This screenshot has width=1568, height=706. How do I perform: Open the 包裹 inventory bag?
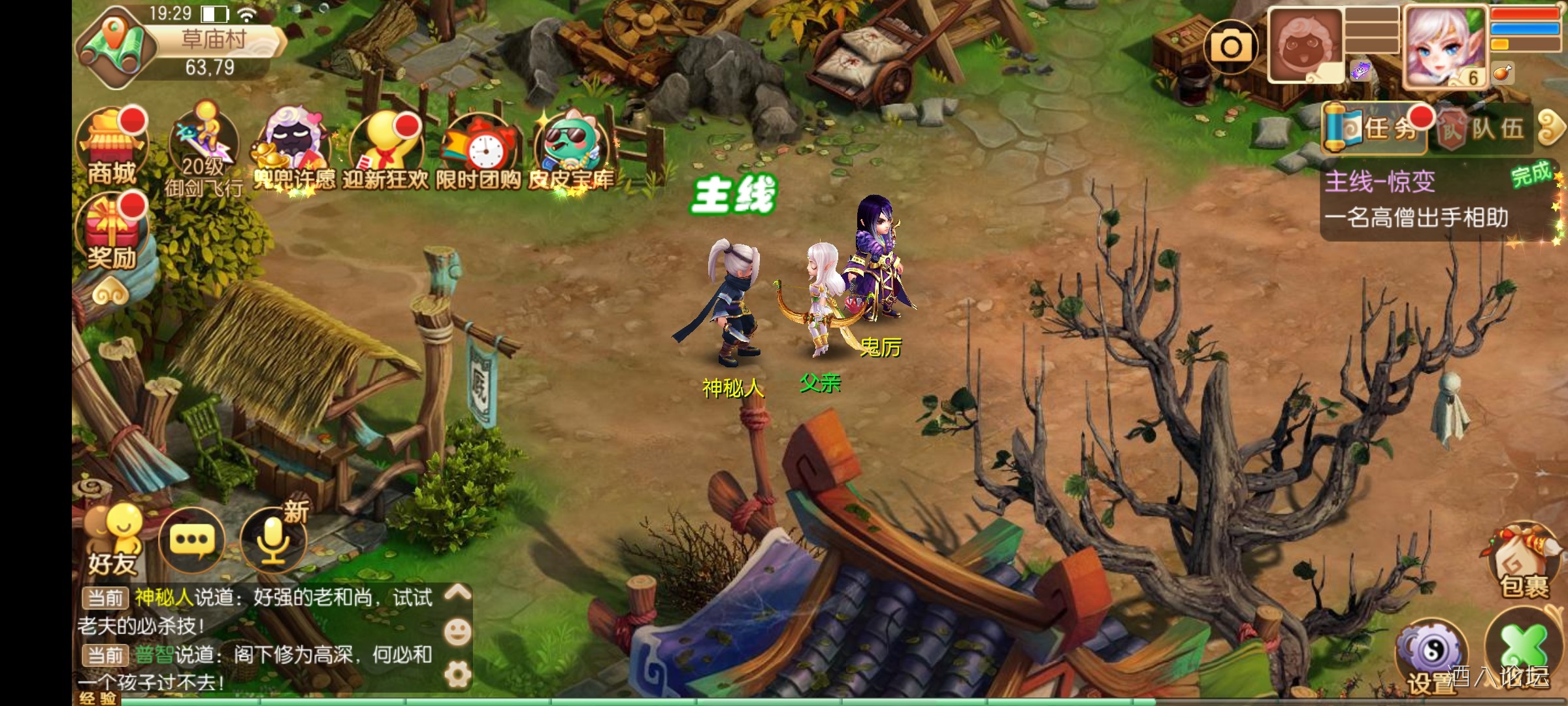click(1524, 563)
